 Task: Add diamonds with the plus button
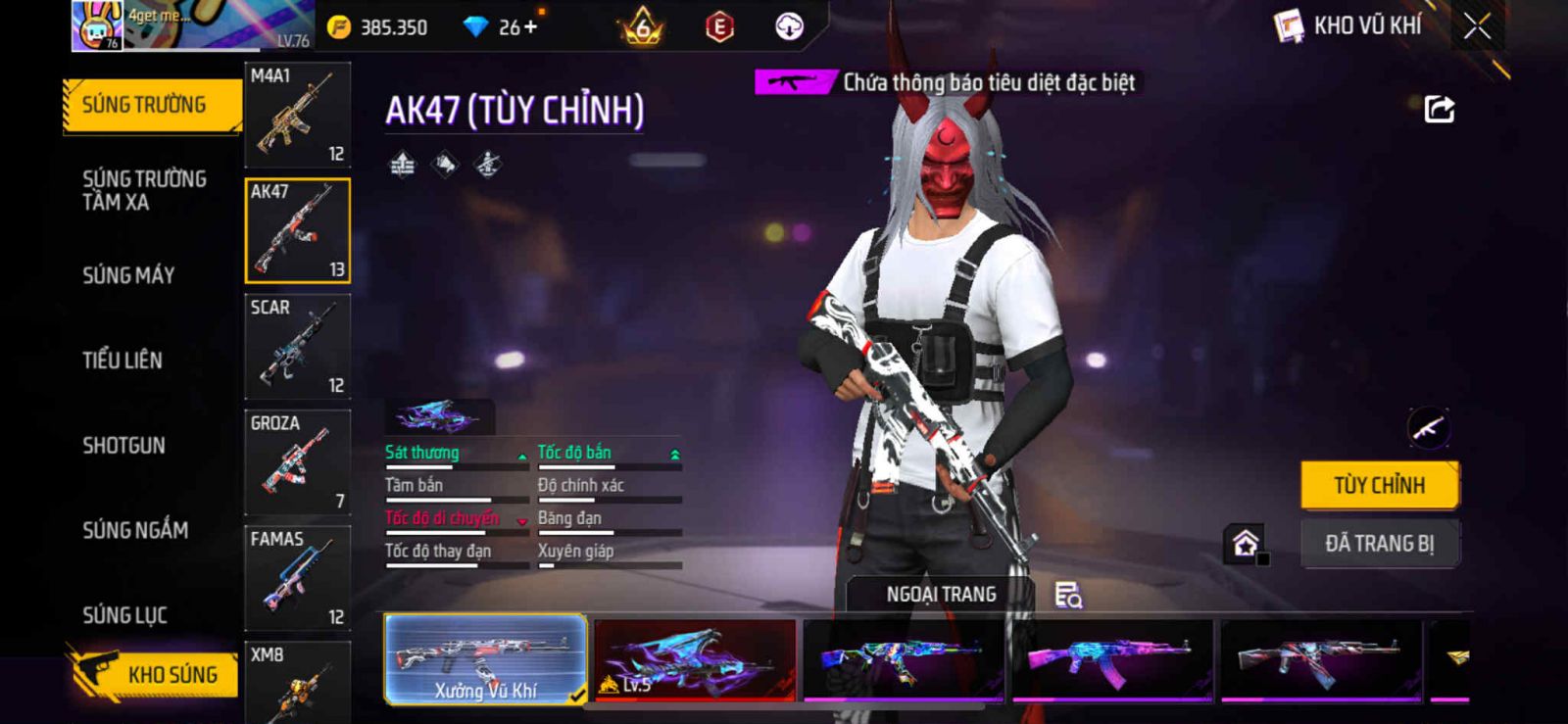pyautogui.click(x=531, y=27)
